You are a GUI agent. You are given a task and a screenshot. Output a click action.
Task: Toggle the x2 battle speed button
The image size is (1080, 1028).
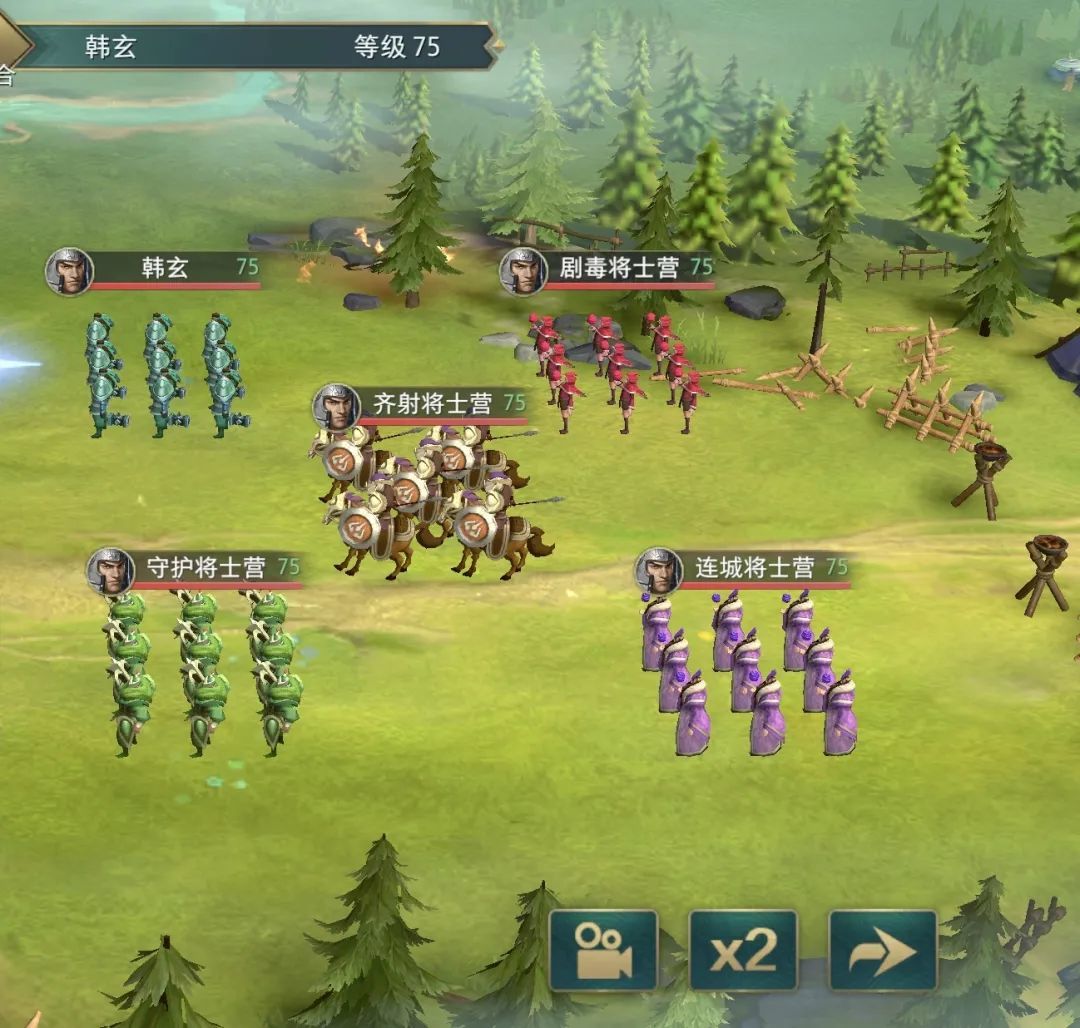tap(743, 950)
